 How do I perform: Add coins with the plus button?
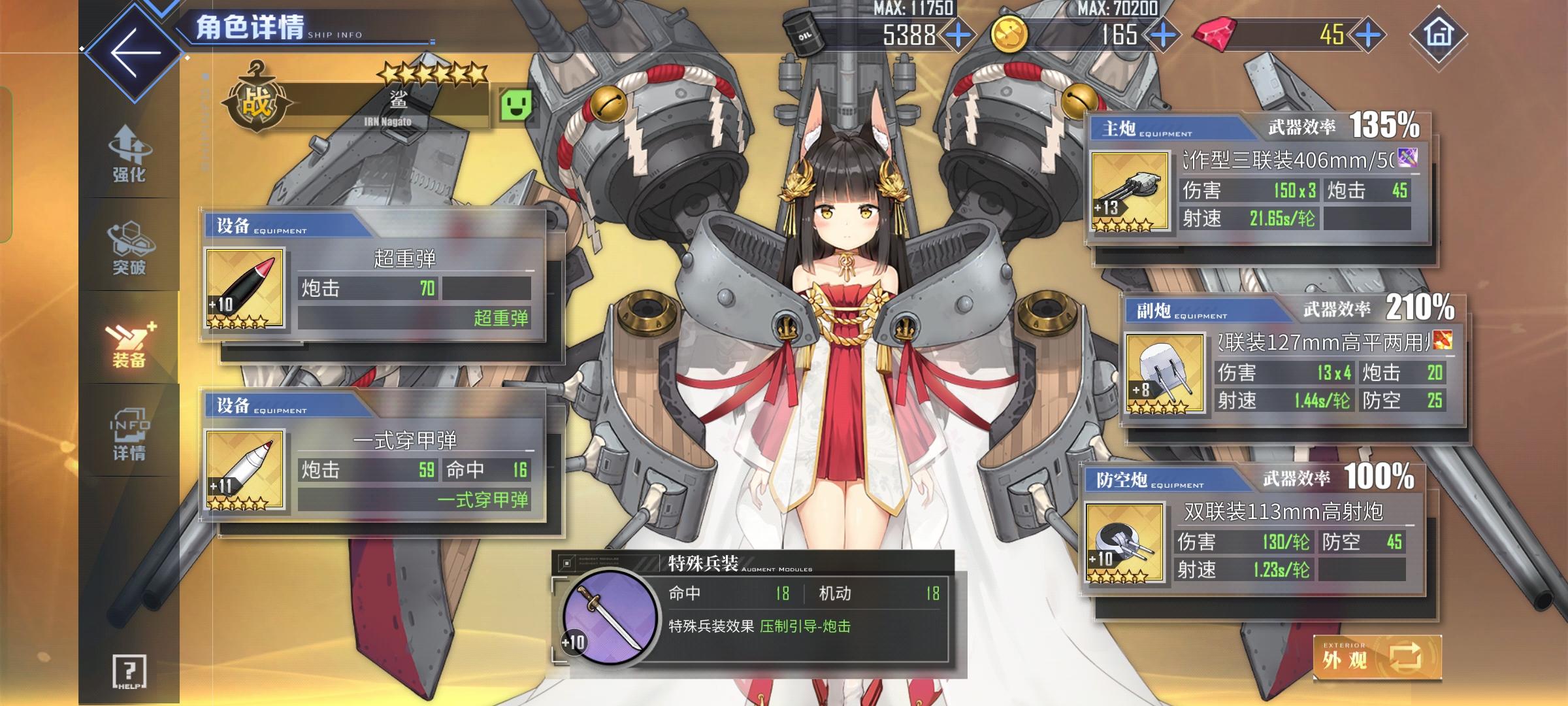[x=1164, y=35]
